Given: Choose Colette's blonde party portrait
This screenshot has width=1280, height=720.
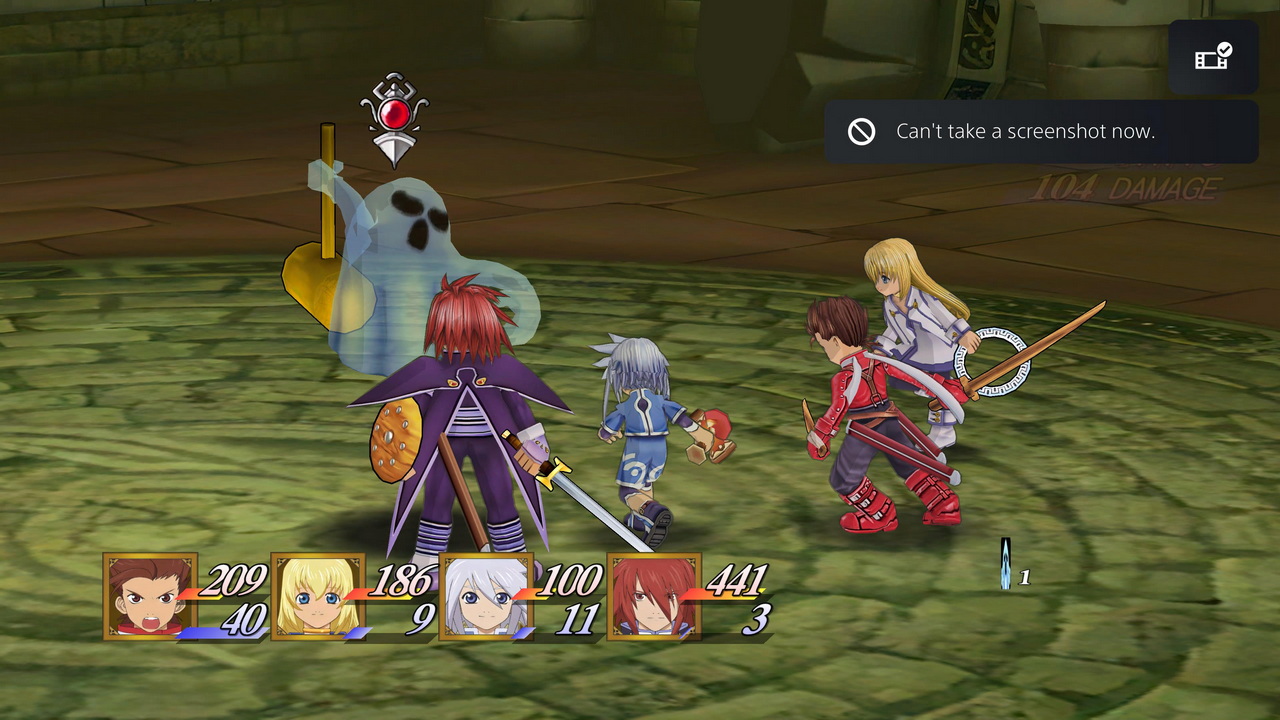Looking at the screenshot, I should pyautogui.click(x=318, y=596).
